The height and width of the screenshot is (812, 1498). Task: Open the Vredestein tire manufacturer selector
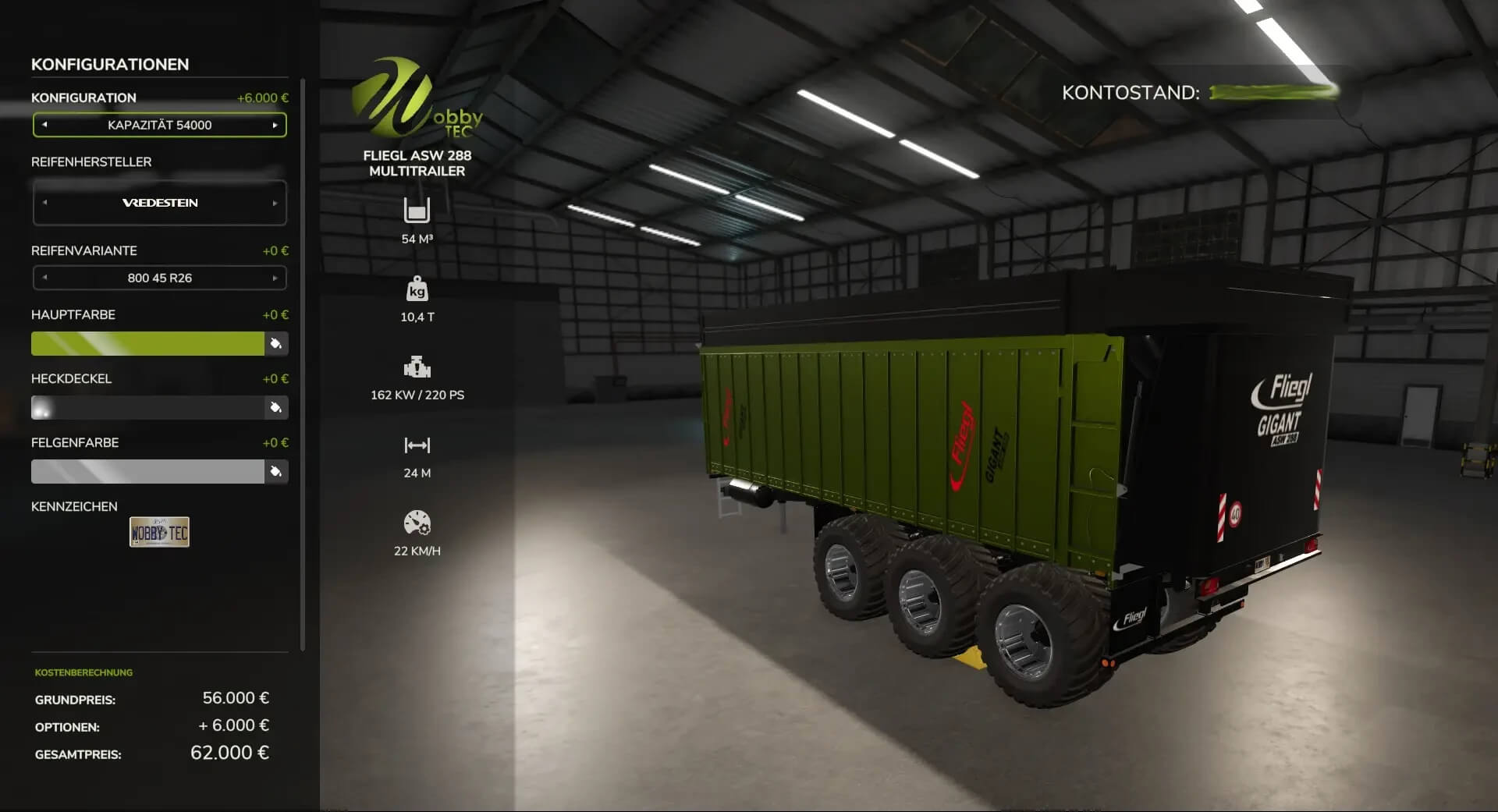coord(159,202)
